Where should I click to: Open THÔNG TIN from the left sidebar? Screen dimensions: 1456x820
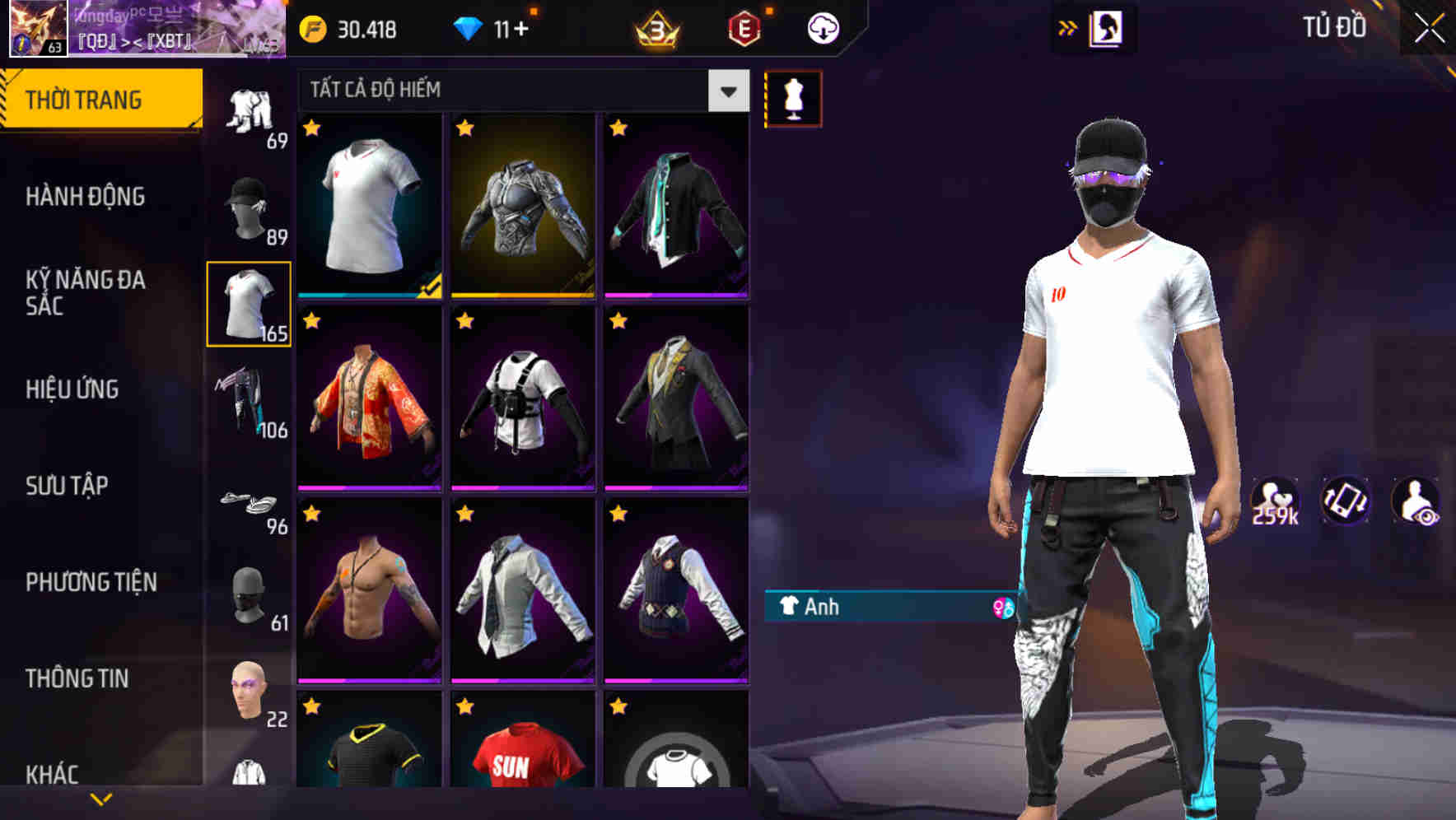(x=76, y=678)
